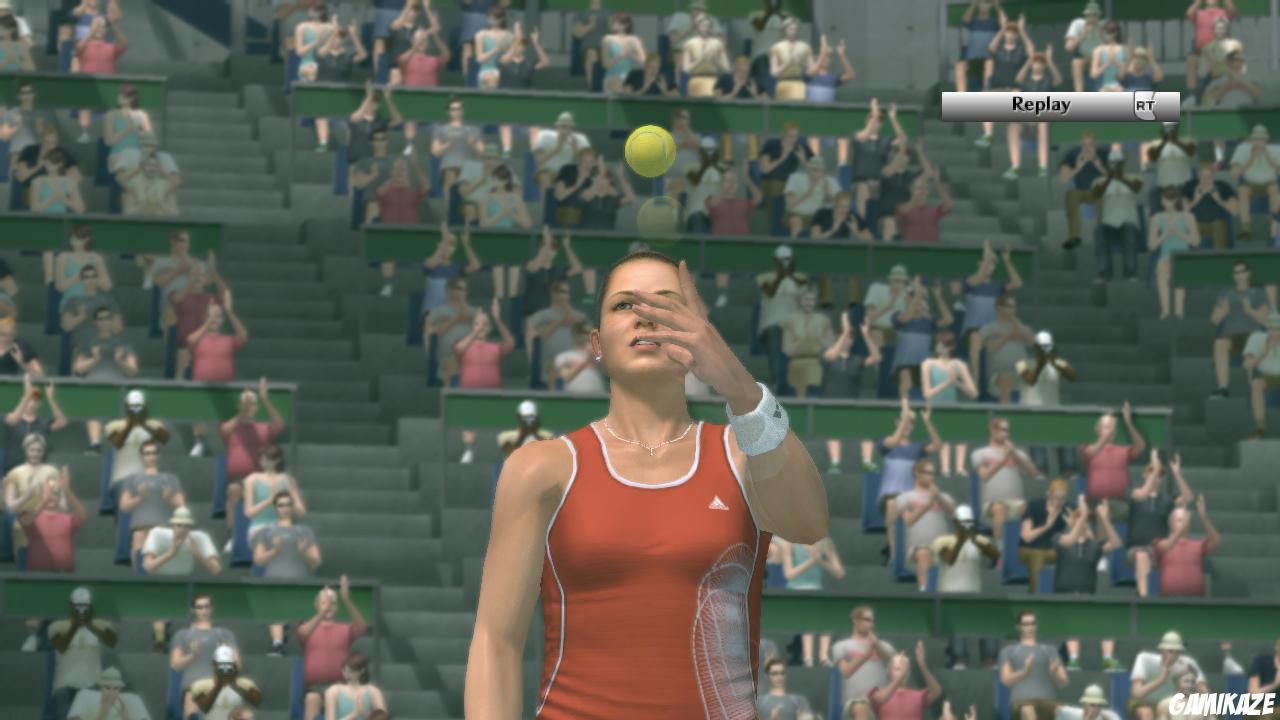
Task: Click the player's silver necklace pendant
Action: pyautogui.click(x=651, y=450)
